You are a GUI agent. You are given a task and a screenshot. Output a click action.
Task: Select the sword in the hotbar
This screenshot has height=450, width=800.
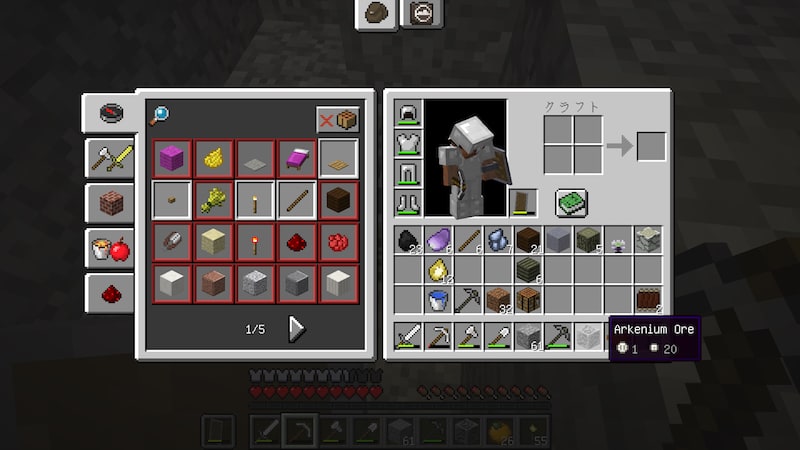(408, 336)
